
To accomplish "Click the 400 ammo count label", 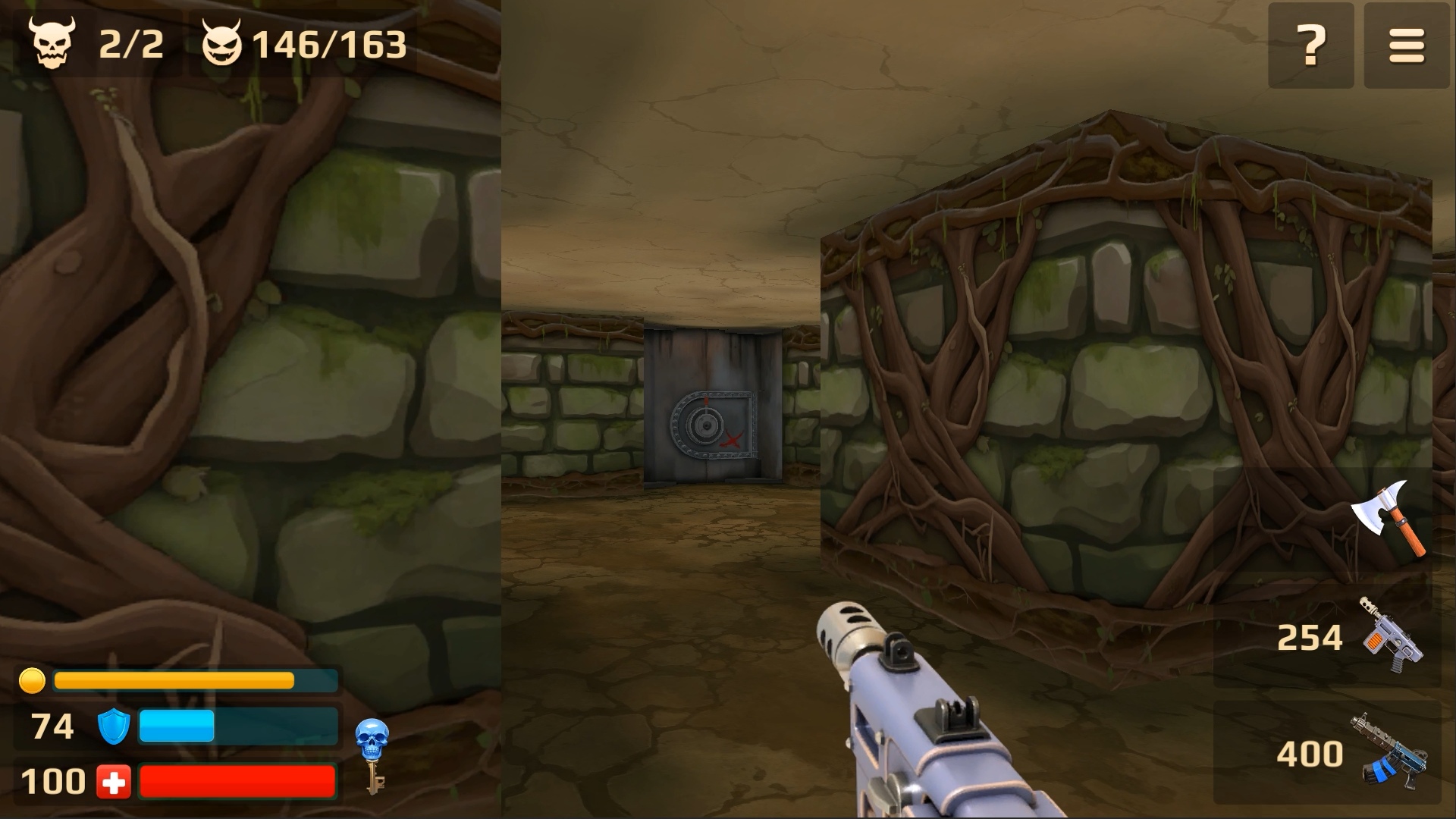I will [1311, 755].
